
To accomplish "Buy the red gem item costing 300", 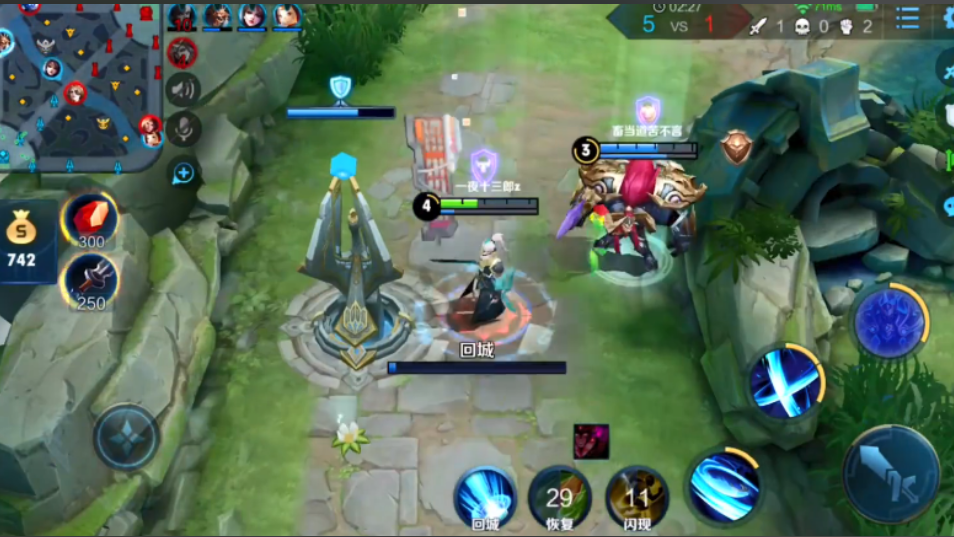I will [x=90, y=219].
